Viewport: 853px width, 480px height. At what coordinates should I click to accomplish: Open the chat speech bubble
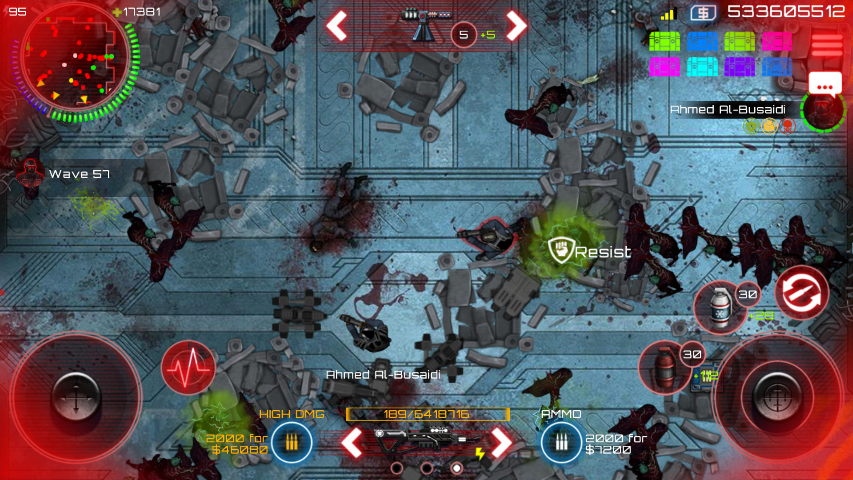[x=826, y=86]
